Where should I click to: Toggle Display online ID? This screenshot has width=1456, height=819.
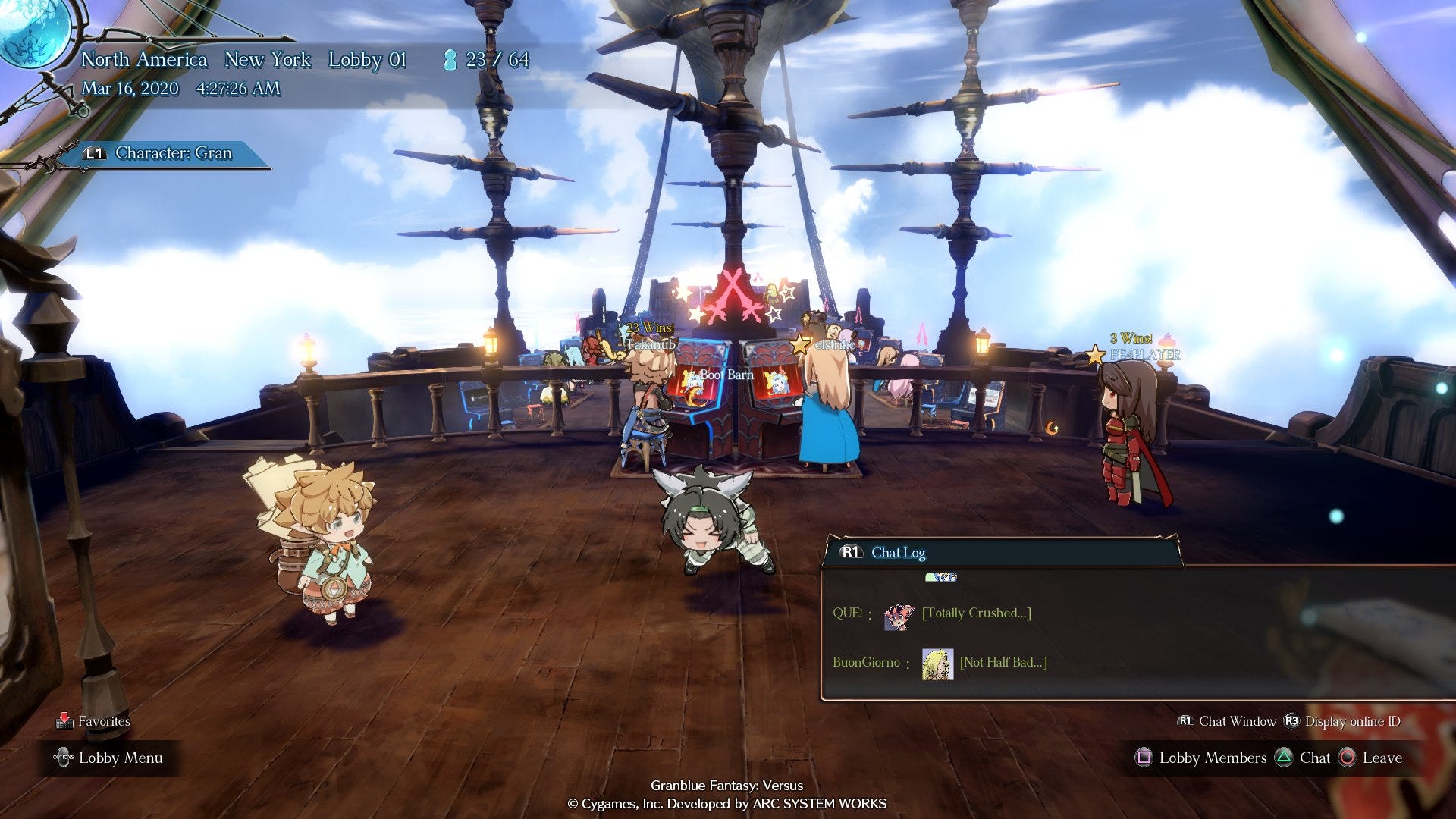[1342, 721]
